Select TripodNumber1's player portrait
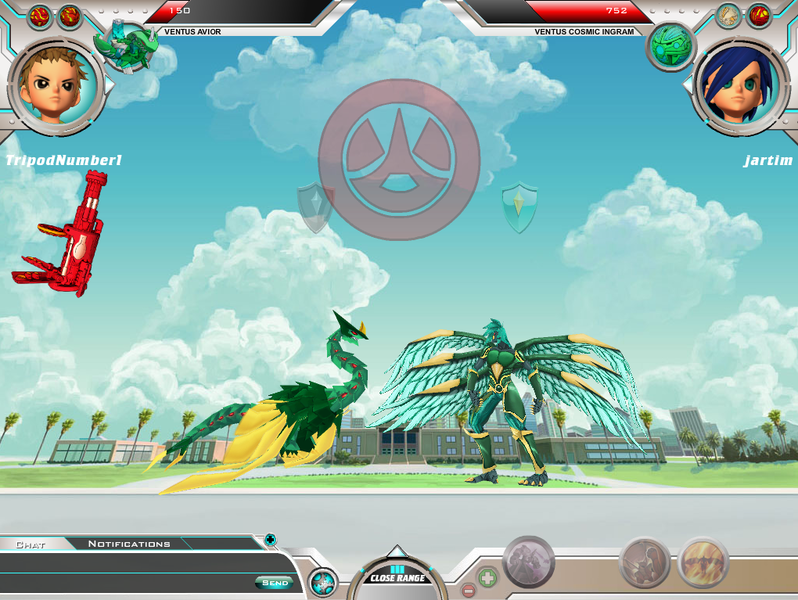Image resolution: width=798 pixels, height=600 pixels. pos(57,85)
